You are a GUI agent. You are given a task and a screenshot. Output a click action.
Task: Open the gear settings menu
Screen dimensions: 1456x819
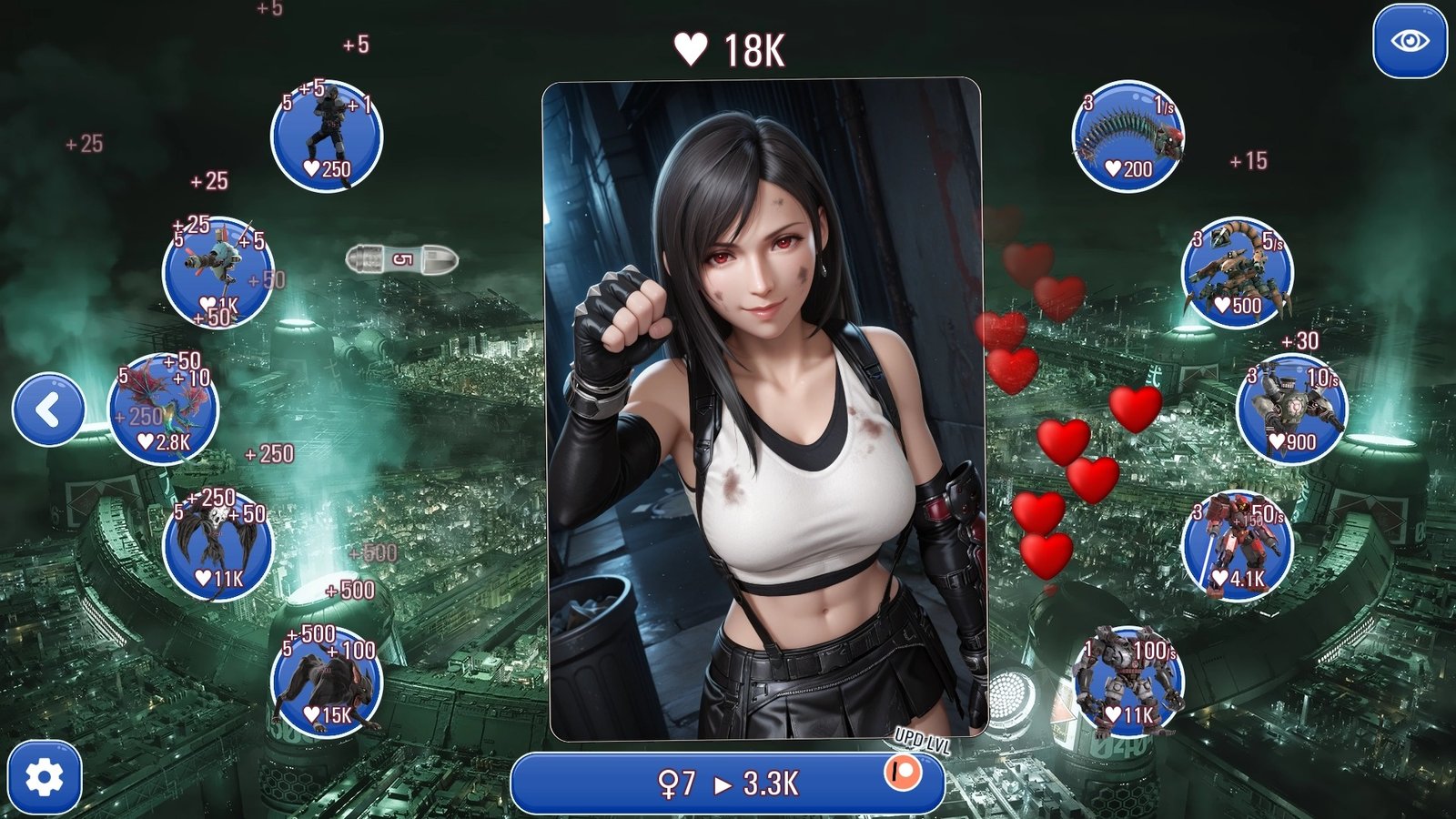pos(45,778)
